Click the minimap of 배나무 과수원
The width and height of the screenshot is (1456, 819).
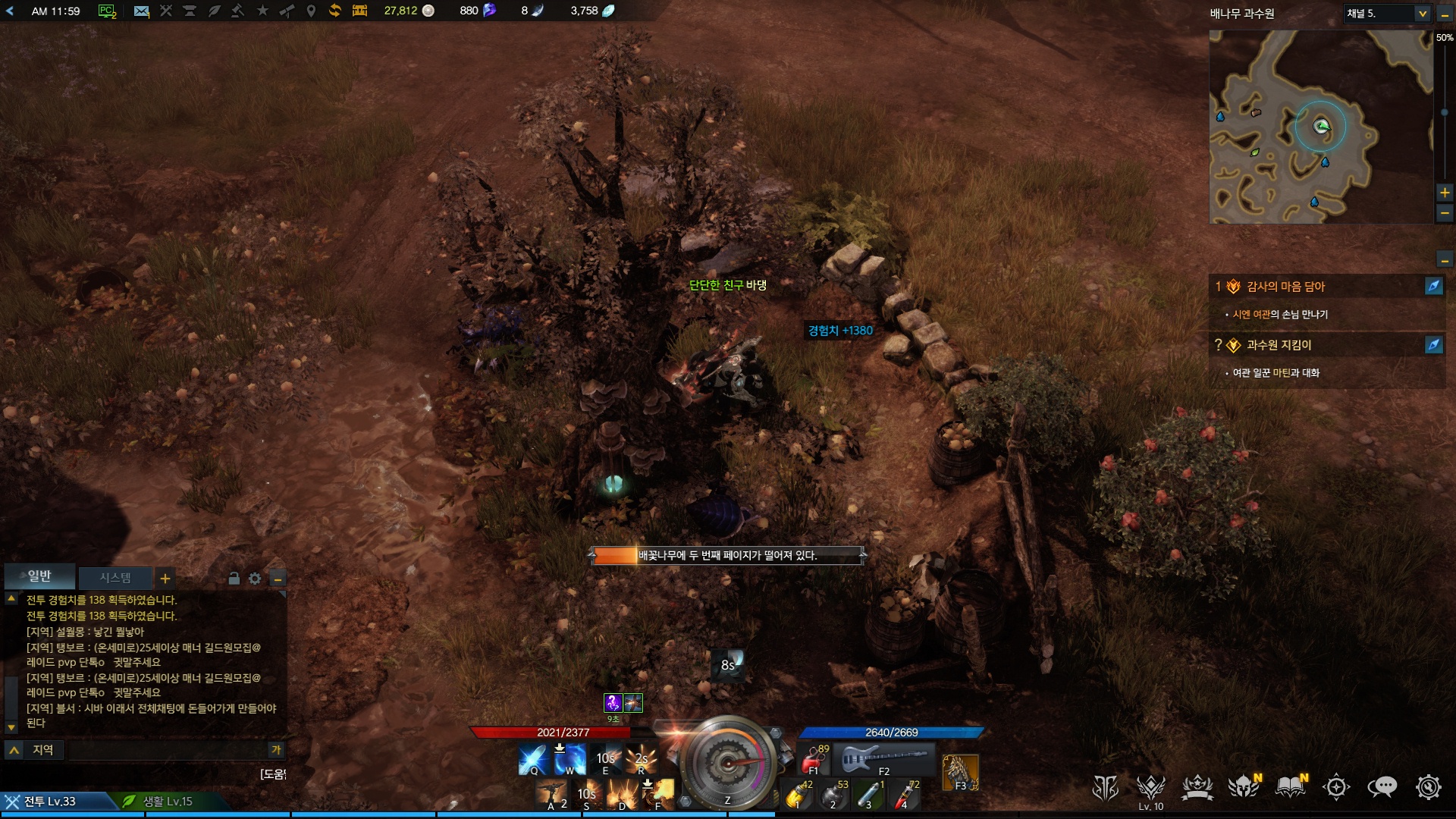[1320, 127]
